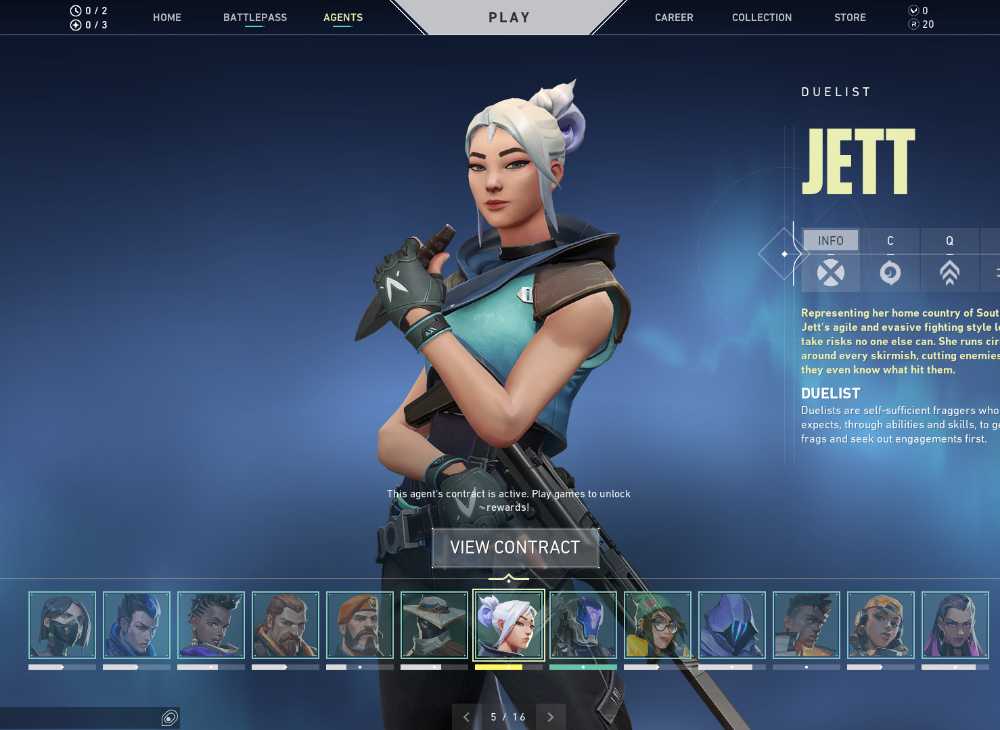Screen dimensions: 1000x730
Task: Hit the Play button
Action: tap(509, 18)
